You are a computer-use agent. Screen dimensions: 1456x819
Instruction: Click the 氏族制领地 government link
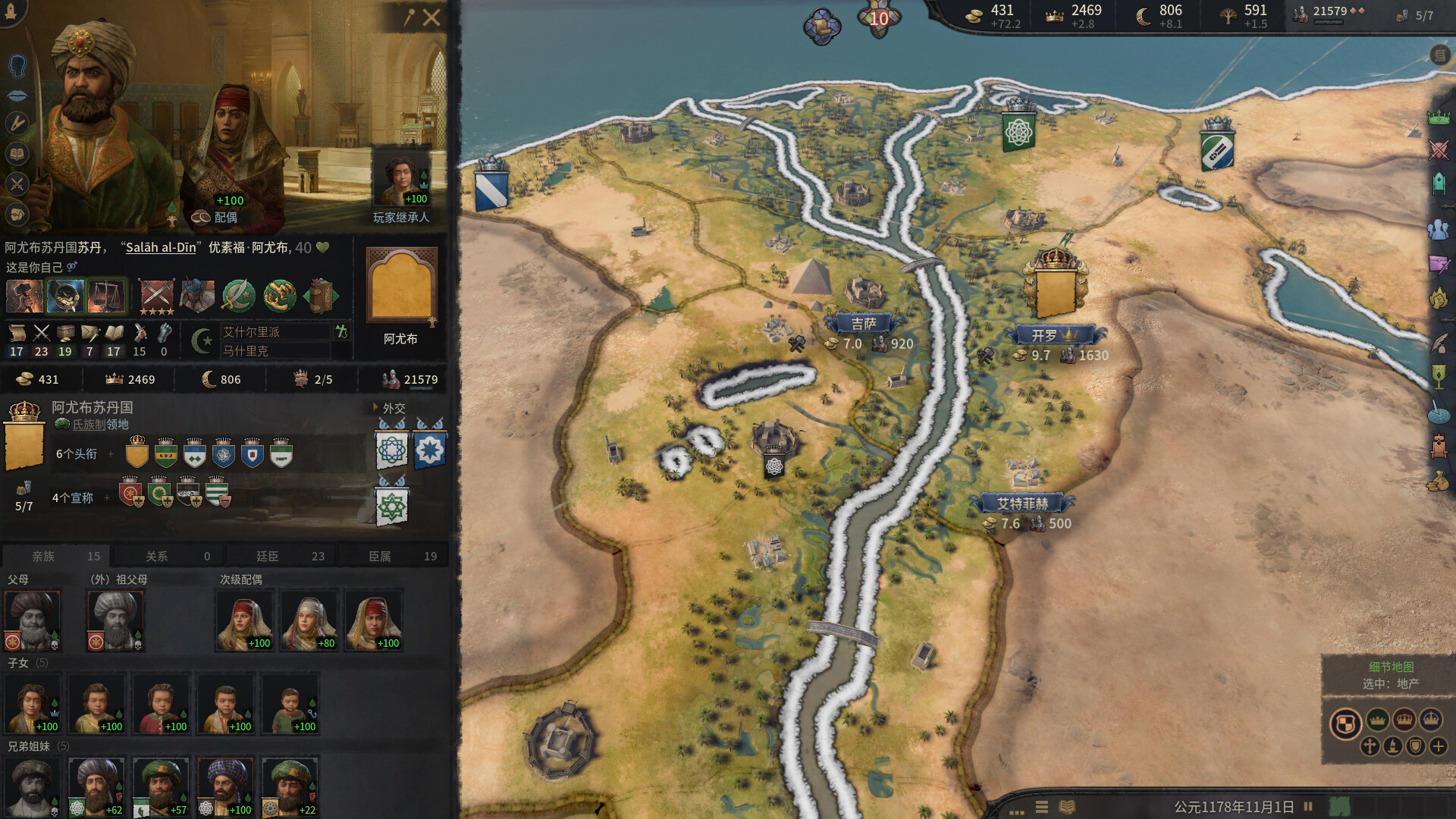pyautogui.click(x=91, y=425)
